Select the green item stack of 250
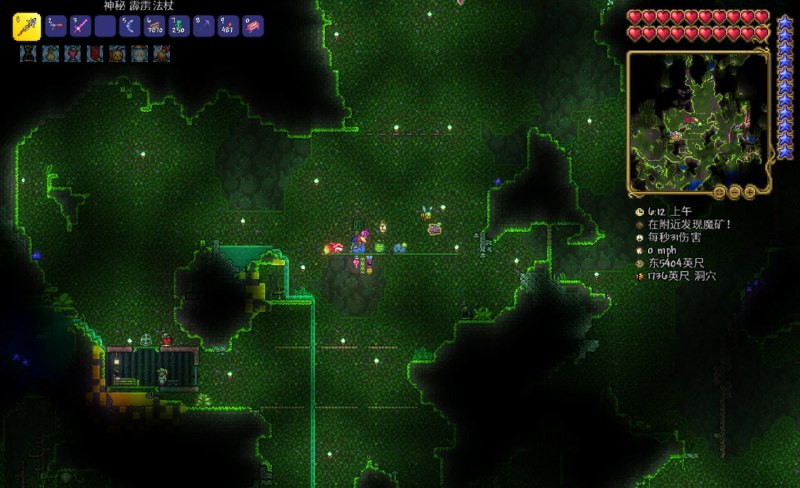Screen dimensions: 800x488 pos(180,26)
